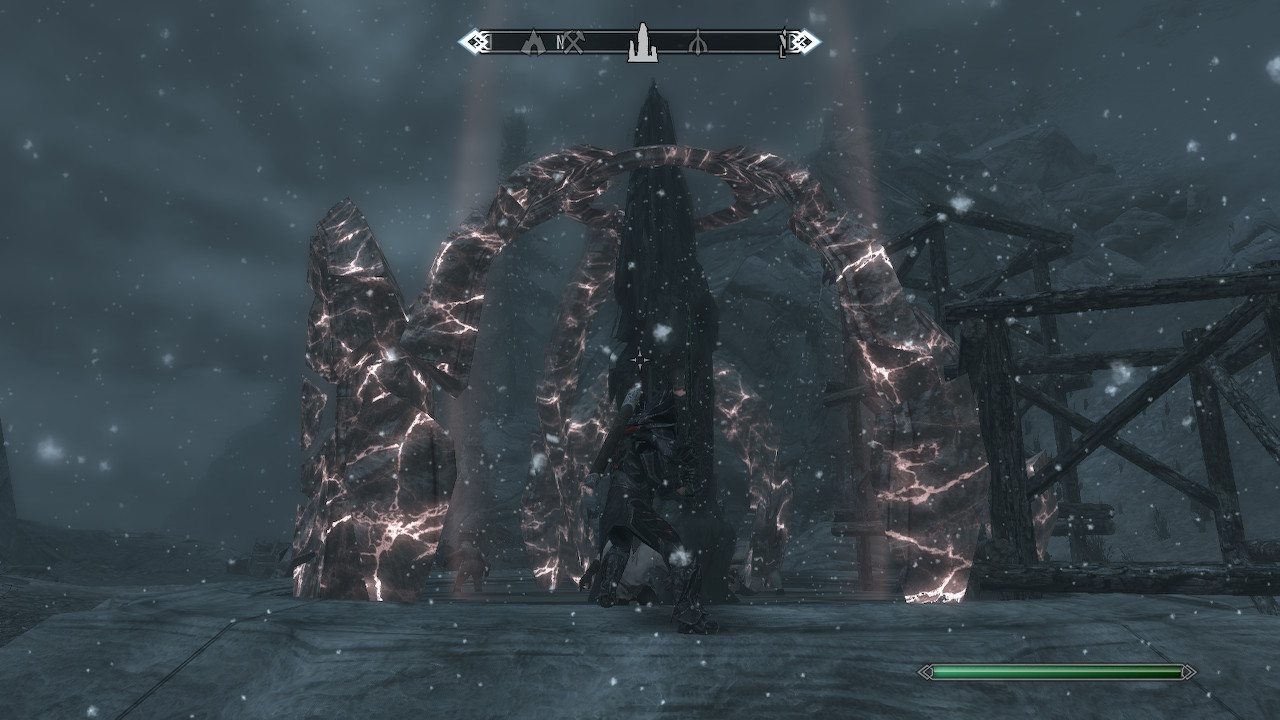
Task: Click the cave entrance compass marker
Action: click(533, 42)
